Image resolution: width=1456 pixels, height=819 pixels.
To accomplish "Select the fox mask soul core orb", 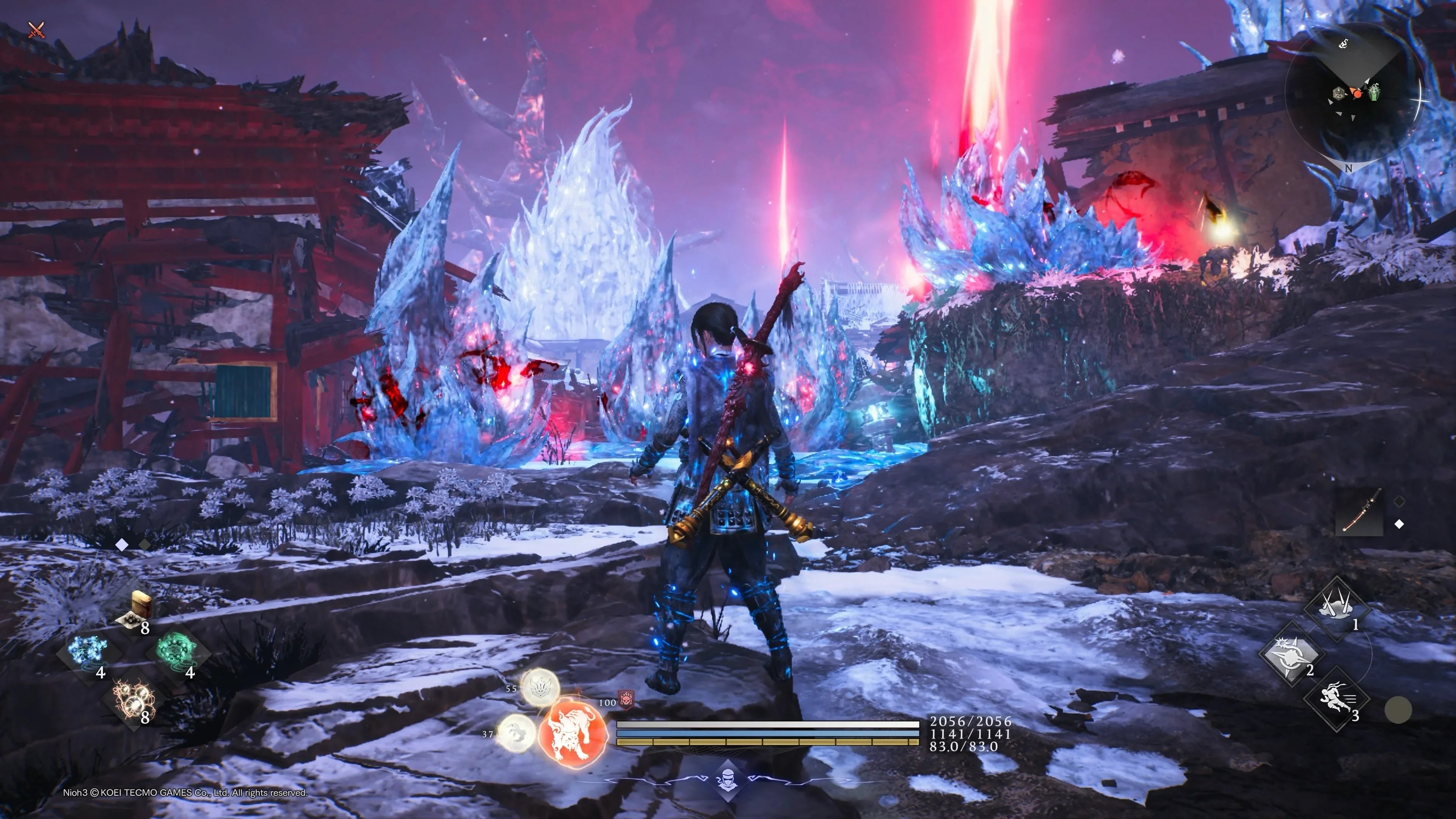I will [x=540, y=687].
